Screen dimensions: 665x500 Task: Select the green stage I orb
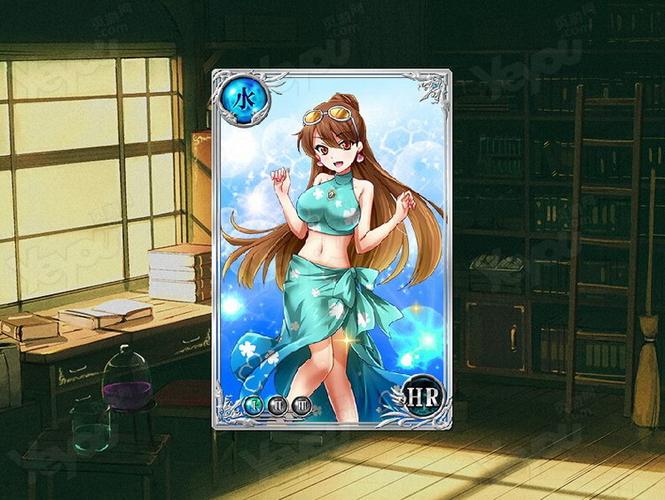(253, 406)
